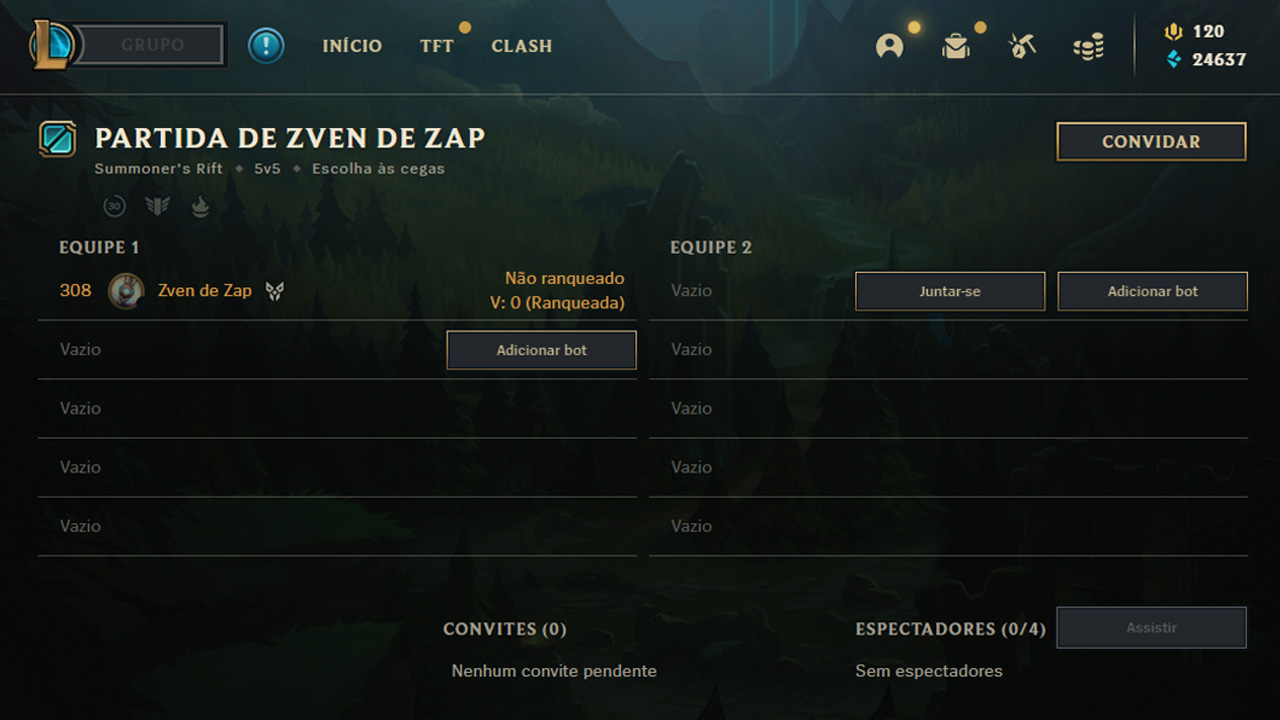The width and height of the screenshot is (1280, 720).
Task: Add a bot to Equipe 1
Action: (541, 350)
